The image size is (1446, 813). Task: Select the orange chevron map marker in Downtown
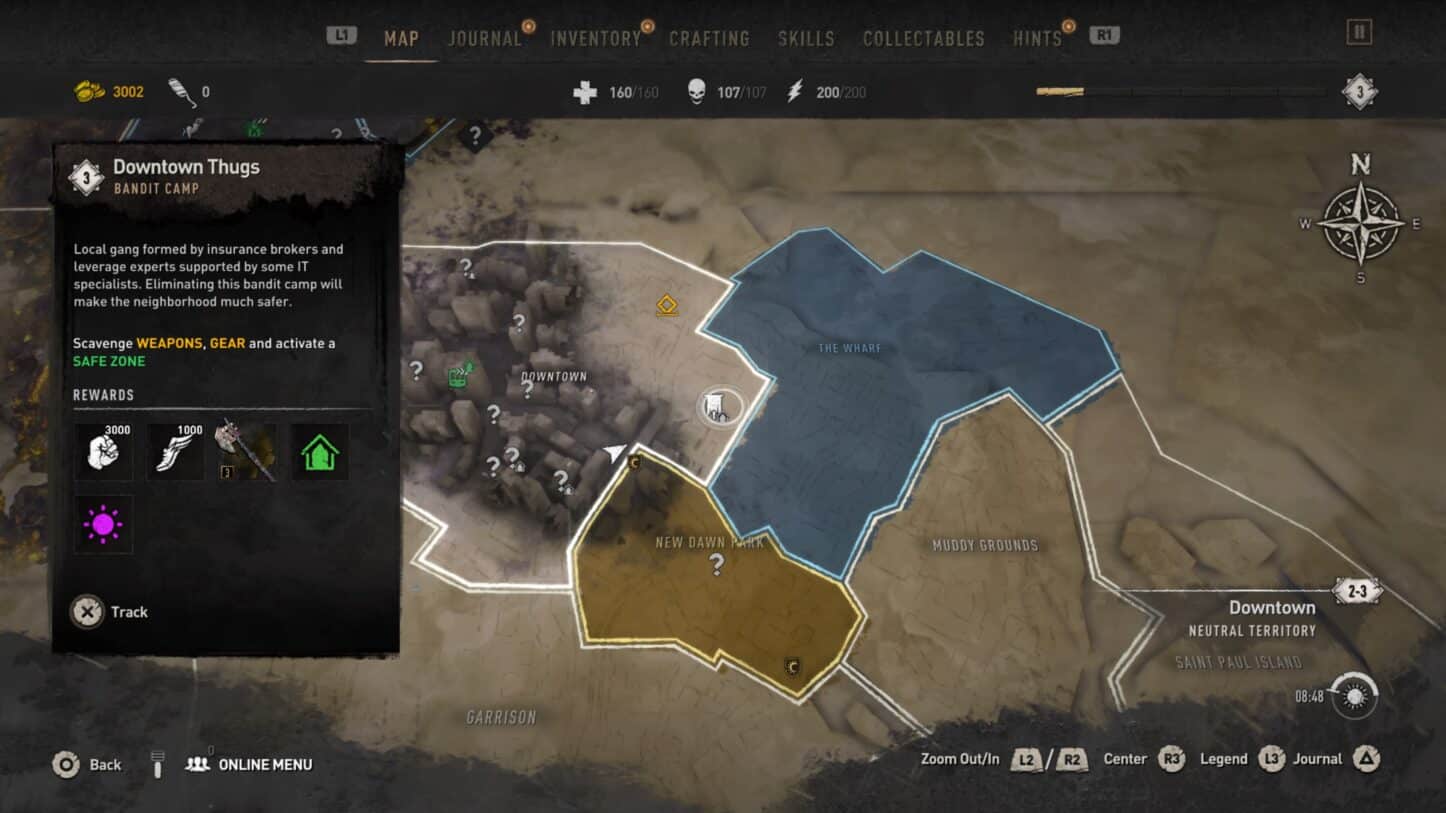667,305
